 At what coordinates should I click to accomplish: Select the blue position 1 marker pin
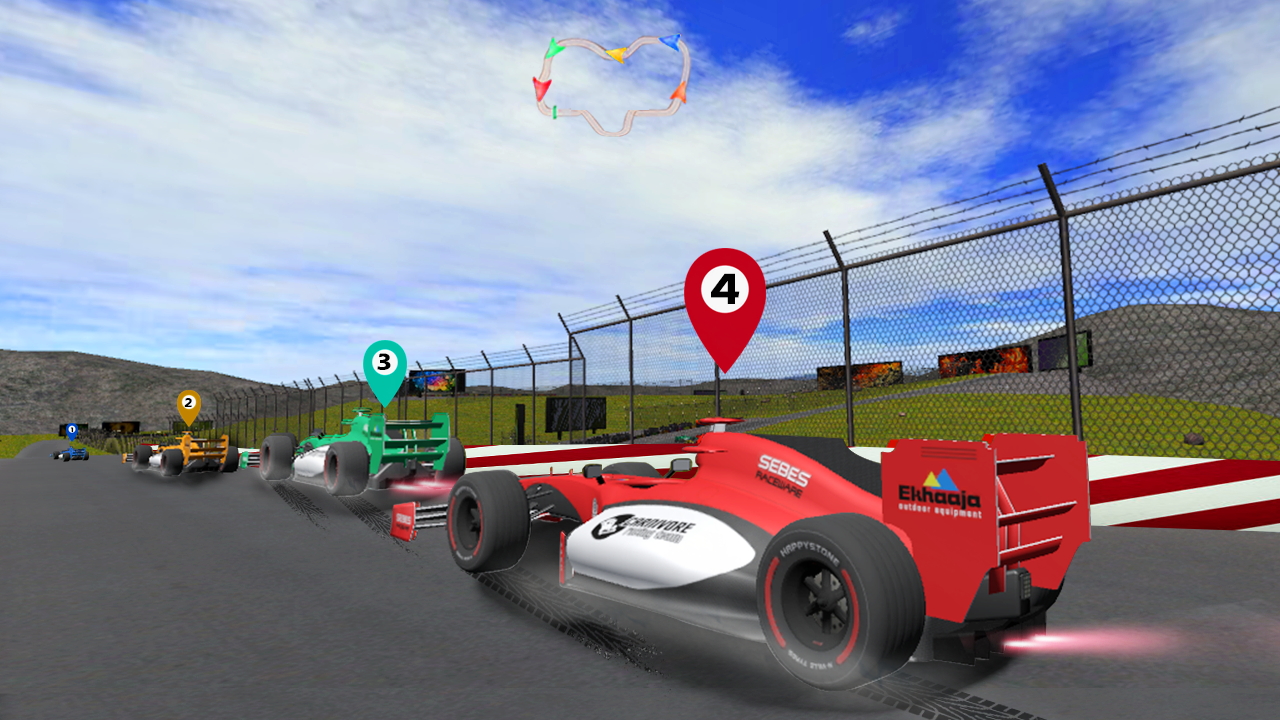coord(70,428)
